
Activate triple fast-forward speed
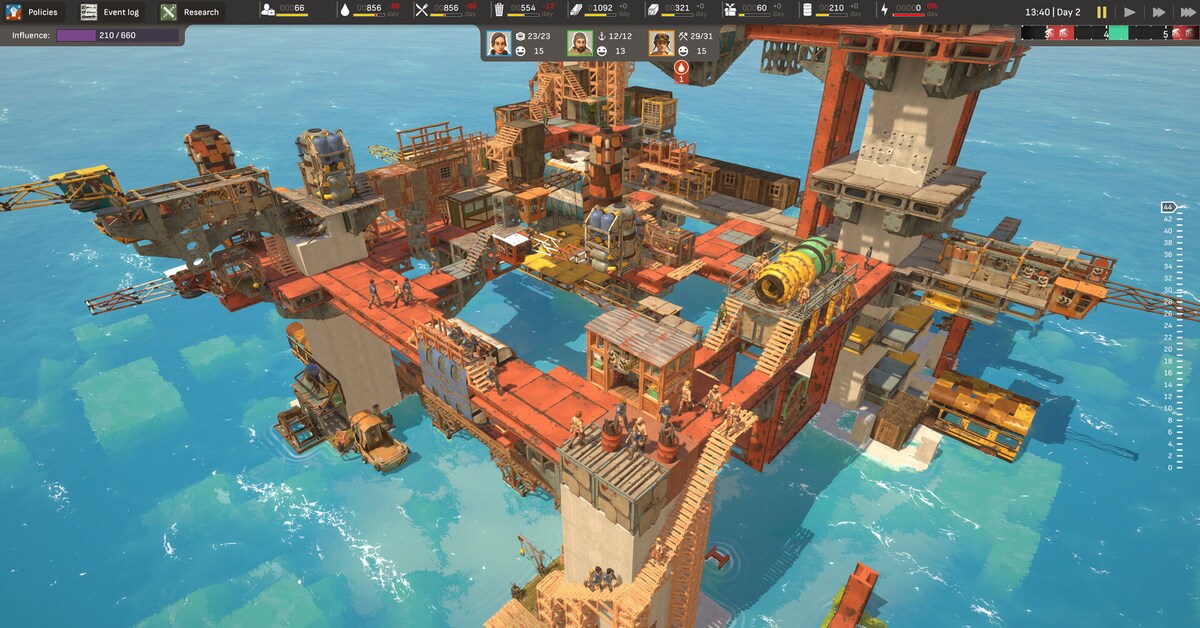(1187, 12)
